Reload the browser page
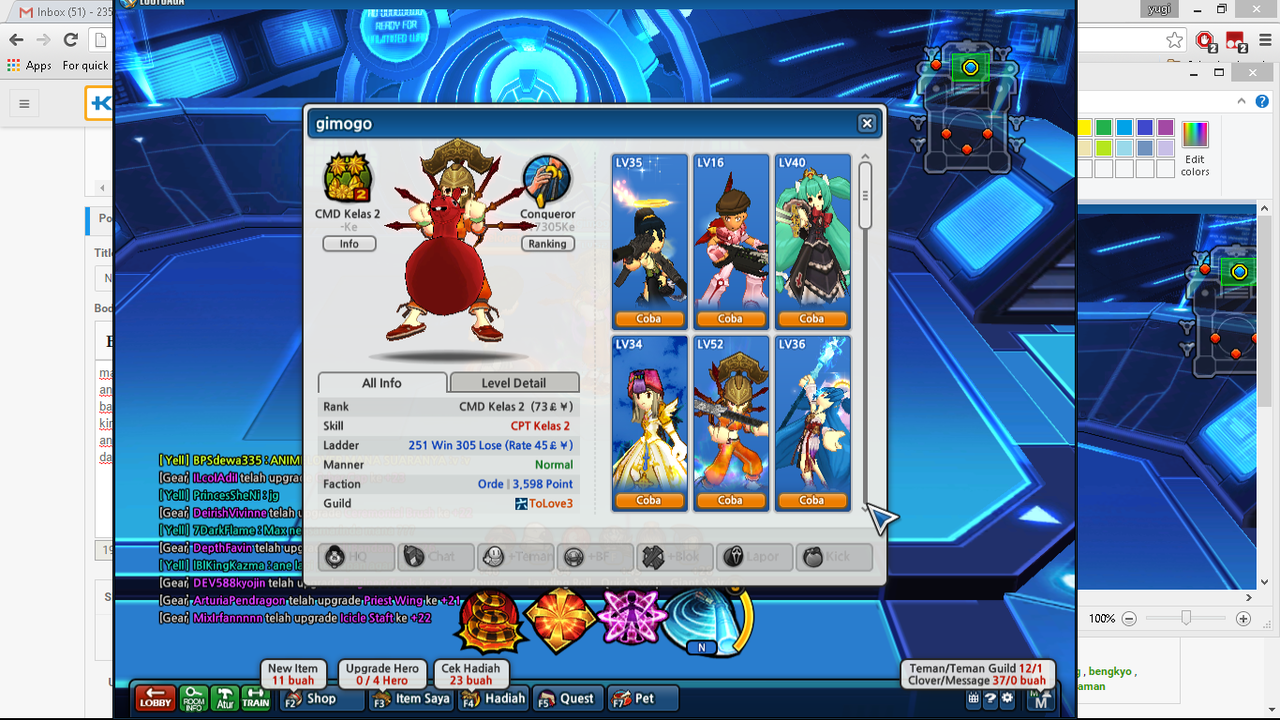This screenshot has height=720, width=1280. 70,40
